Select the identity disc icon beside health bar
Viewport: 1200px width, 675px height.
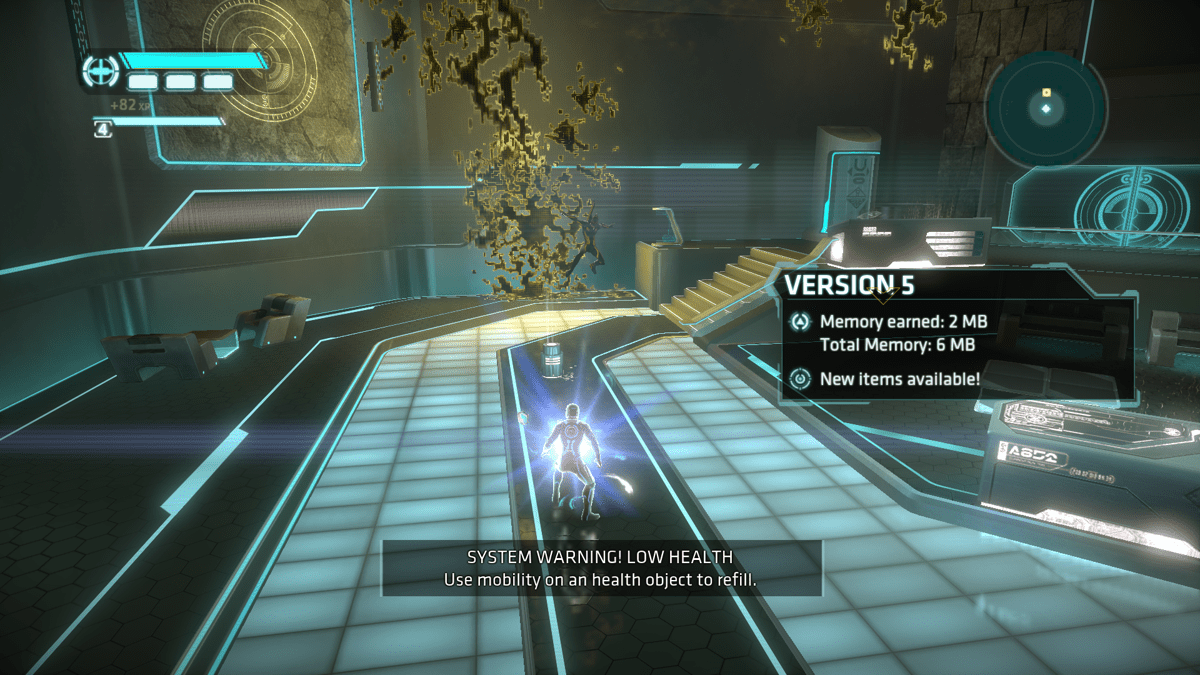(x=100, y=71)
